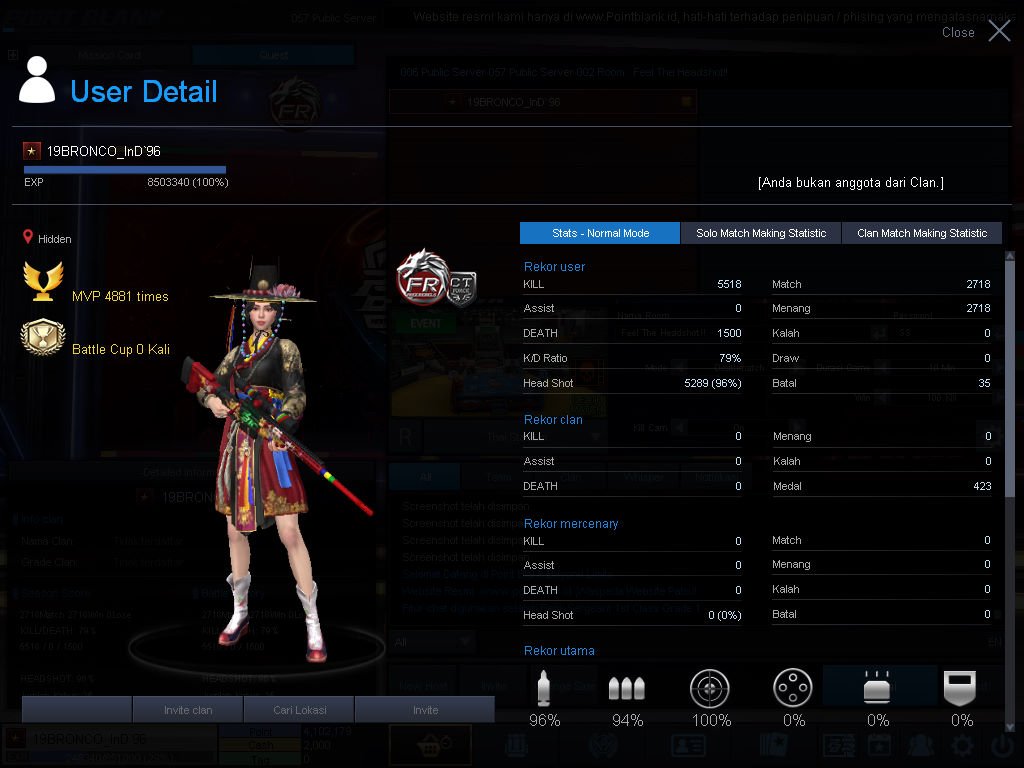Choose the plain Invite button

click(x=425, y=710)
